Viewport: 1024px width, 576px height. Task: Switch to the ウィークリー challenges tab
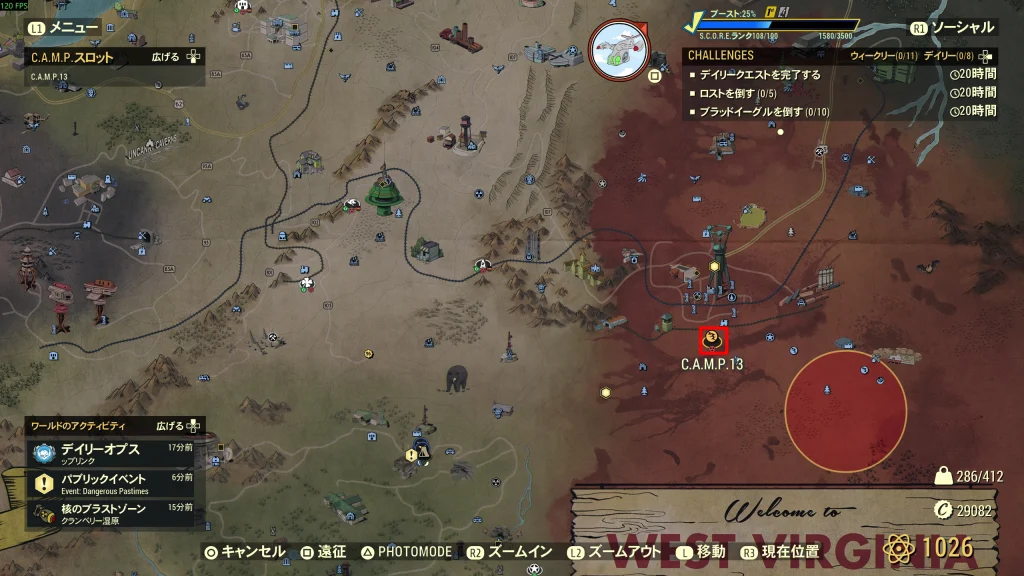(883, 56)
